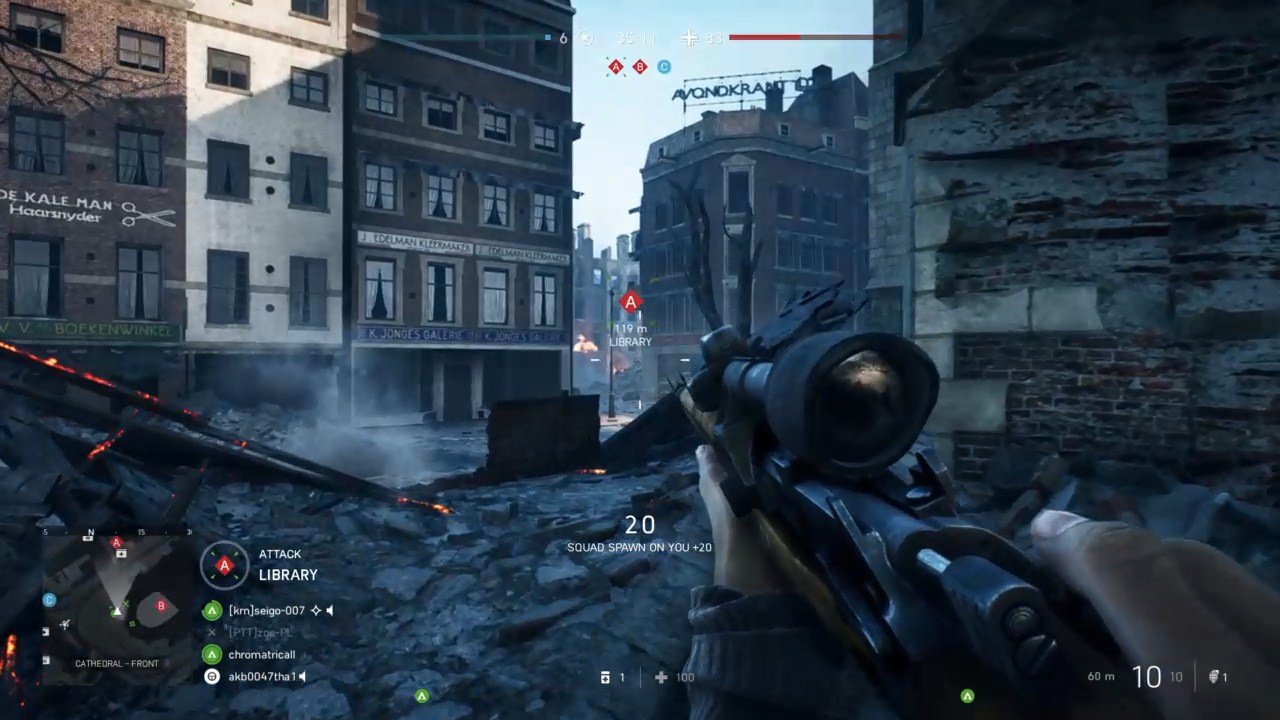Screen dimensions: 1280x720
Task: Click the grenade icon
Action: coord(1214,677)
